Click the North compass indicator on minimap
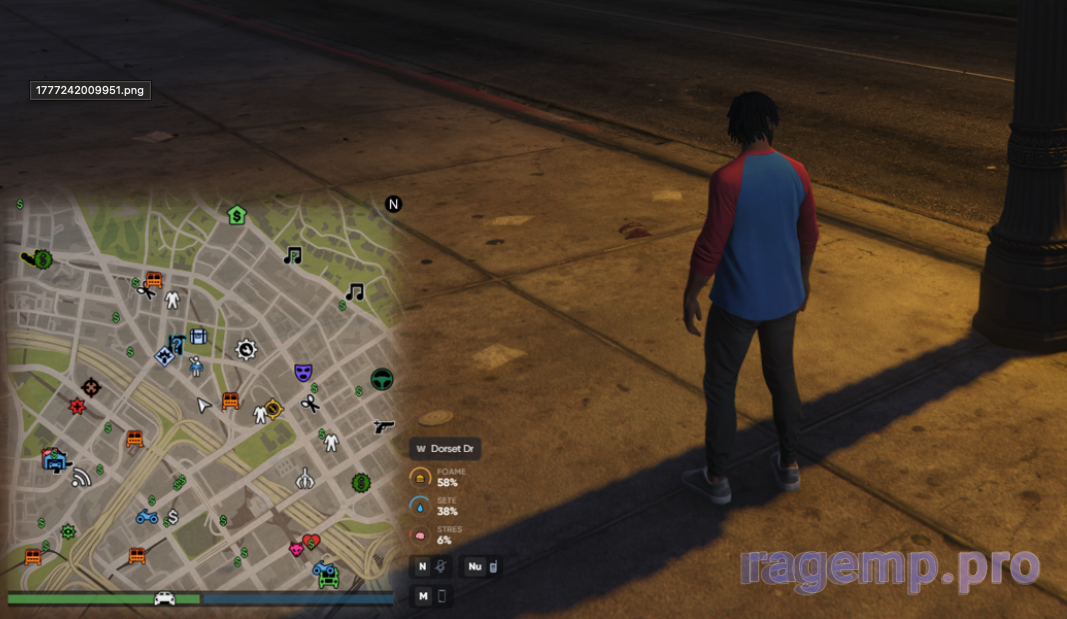This screenshot has width=1067, height=619. (393, 204)
